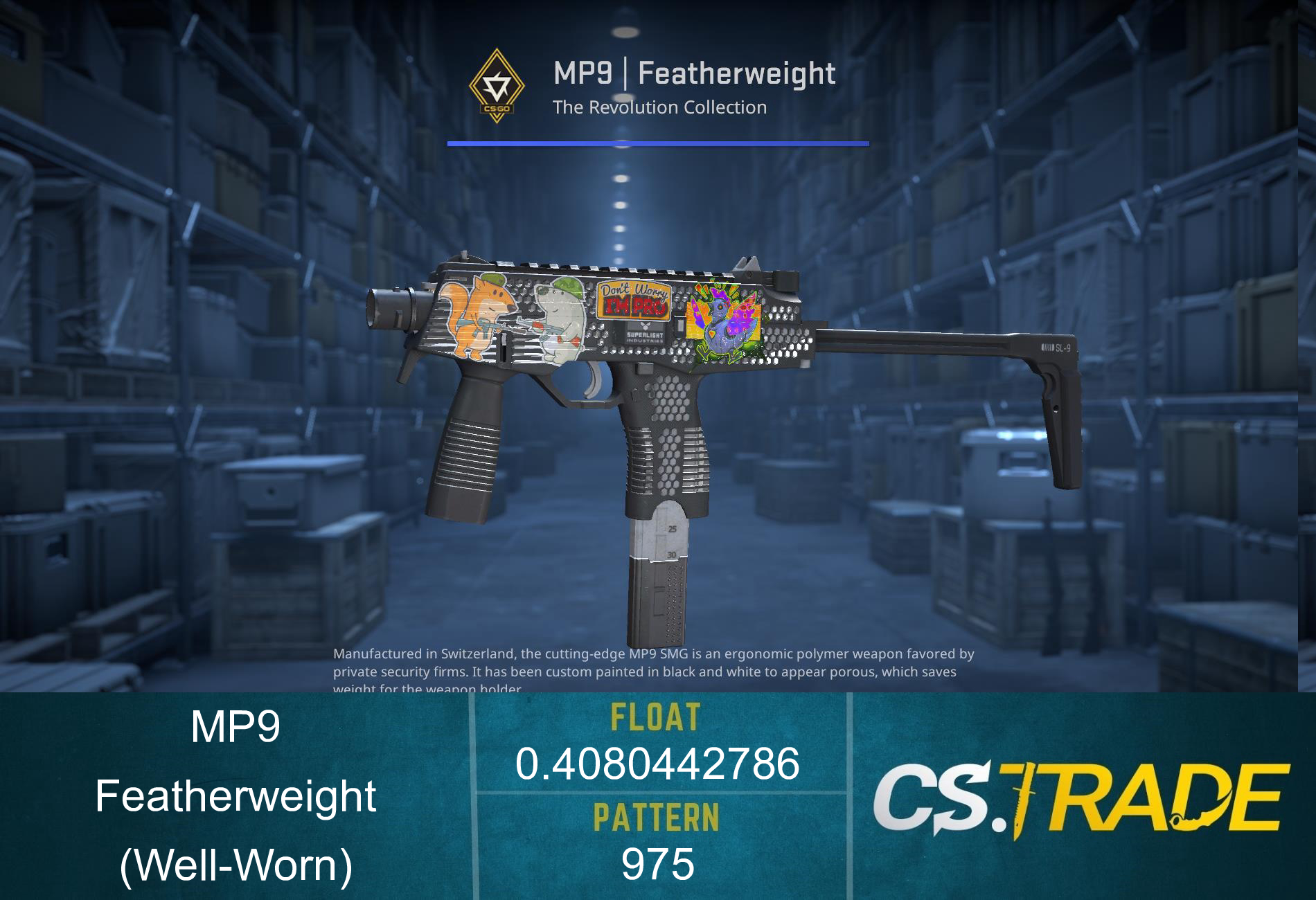Click the blue divider progress bar

coord(658,143)
